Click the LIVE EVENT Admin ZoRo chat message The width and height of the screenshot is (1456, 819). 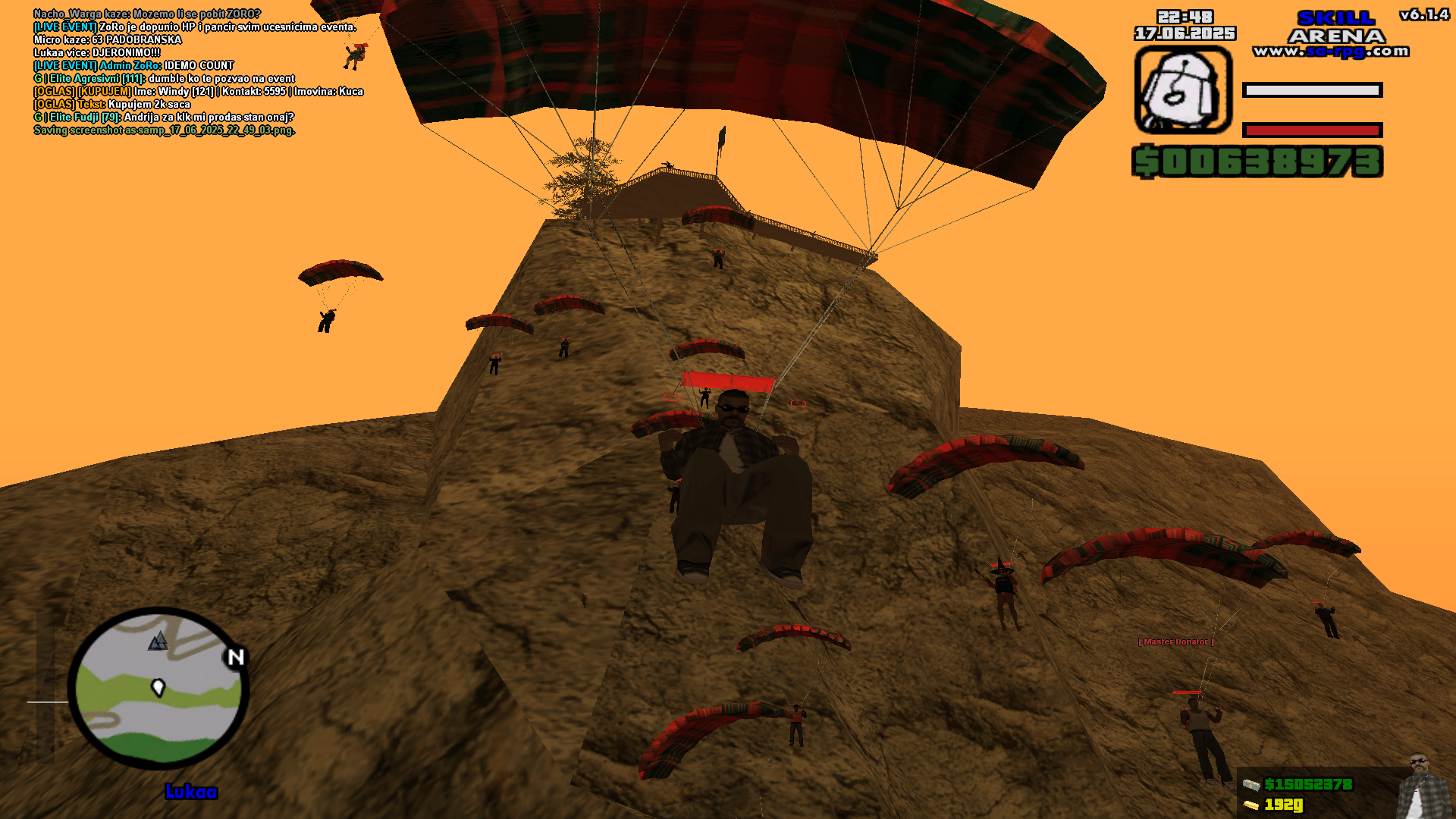(x=133, y=65)
